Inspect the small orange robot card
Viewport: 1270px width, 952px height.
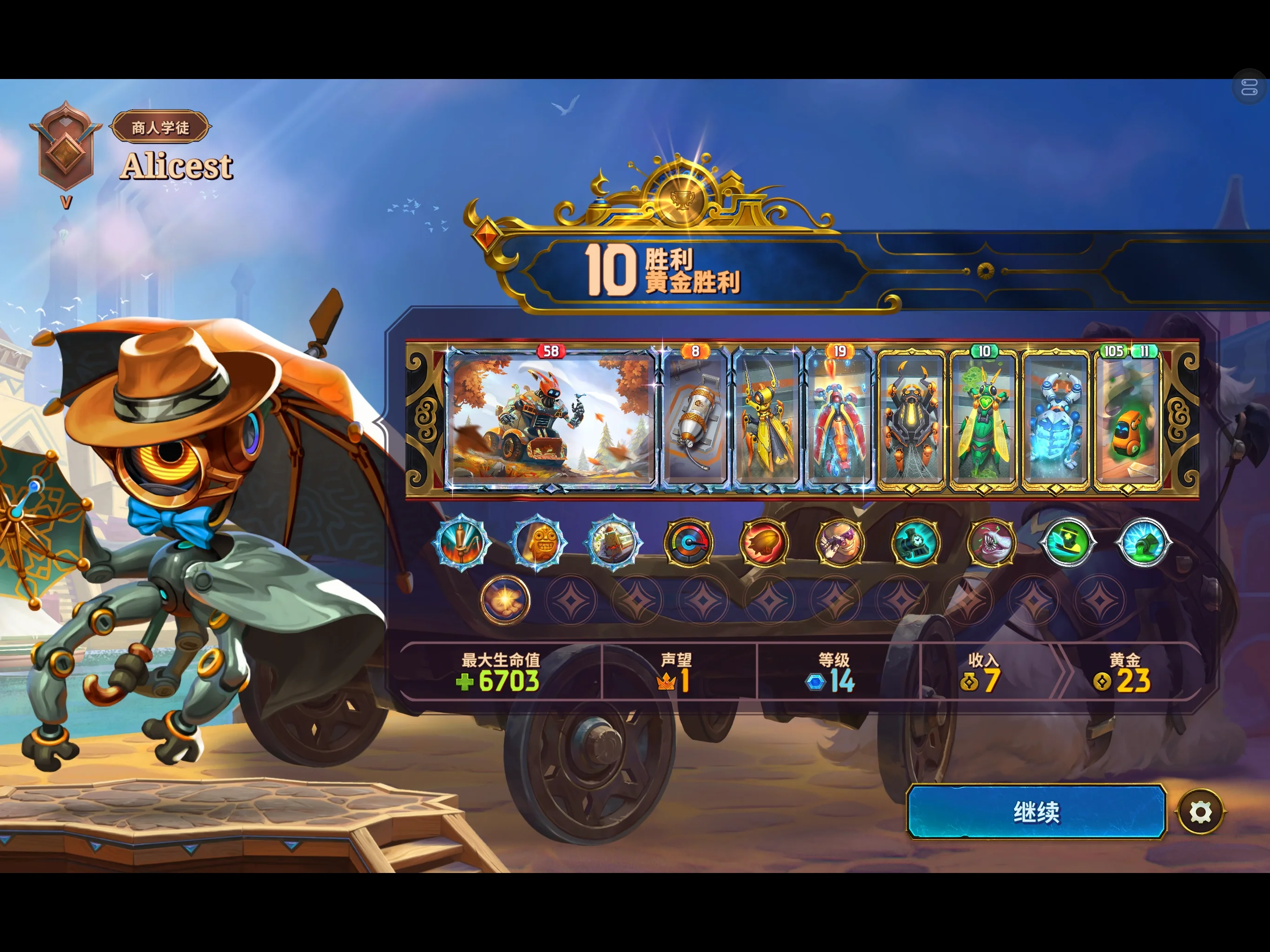pos(1128,420)
